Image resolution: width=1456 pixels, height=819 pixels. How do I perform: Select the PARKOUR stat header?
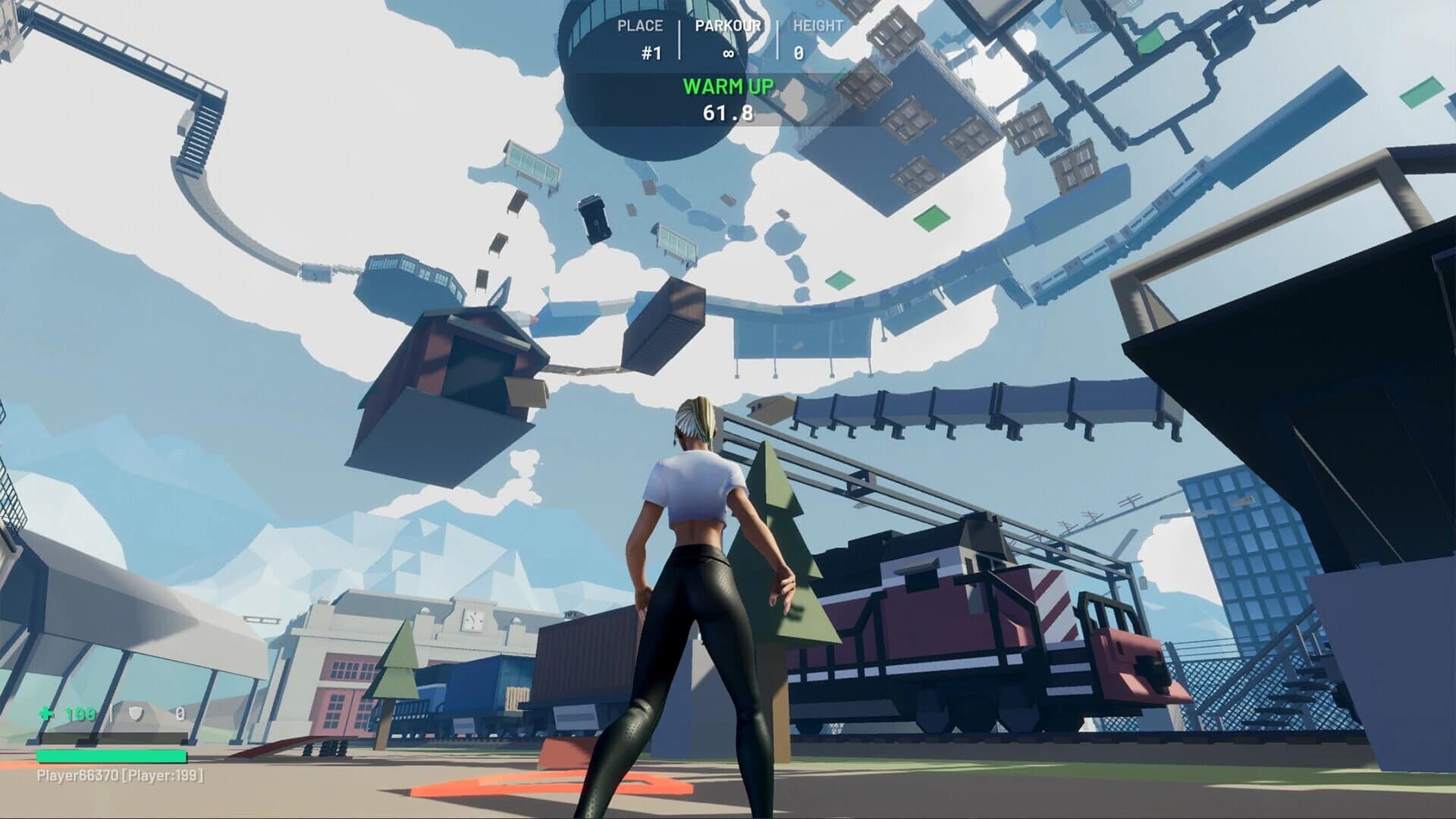click(729, 25)
